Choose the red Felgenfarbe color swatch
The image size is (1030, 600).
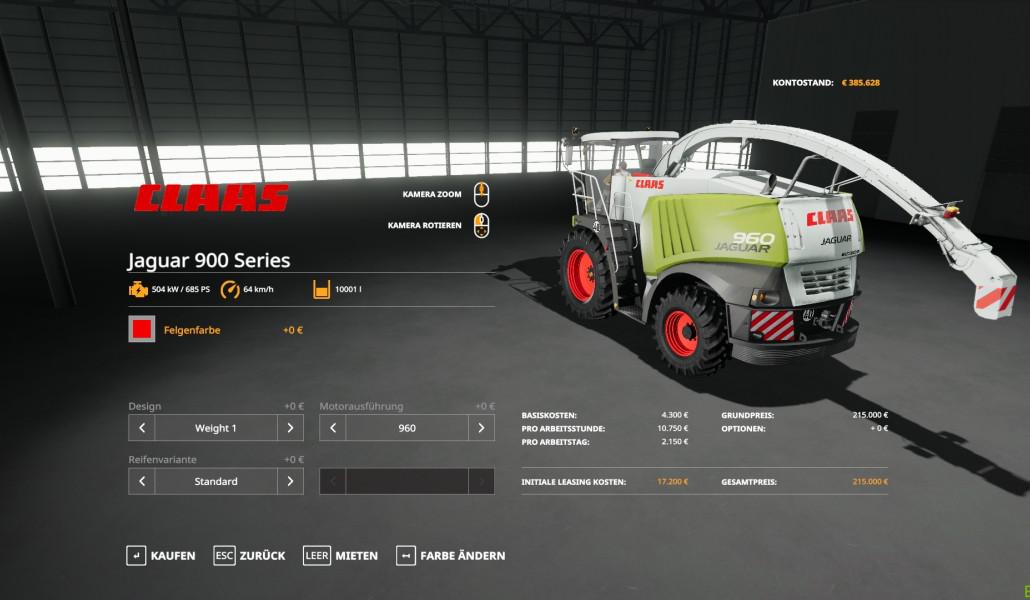pyautogui.click(x=142, y=329)
